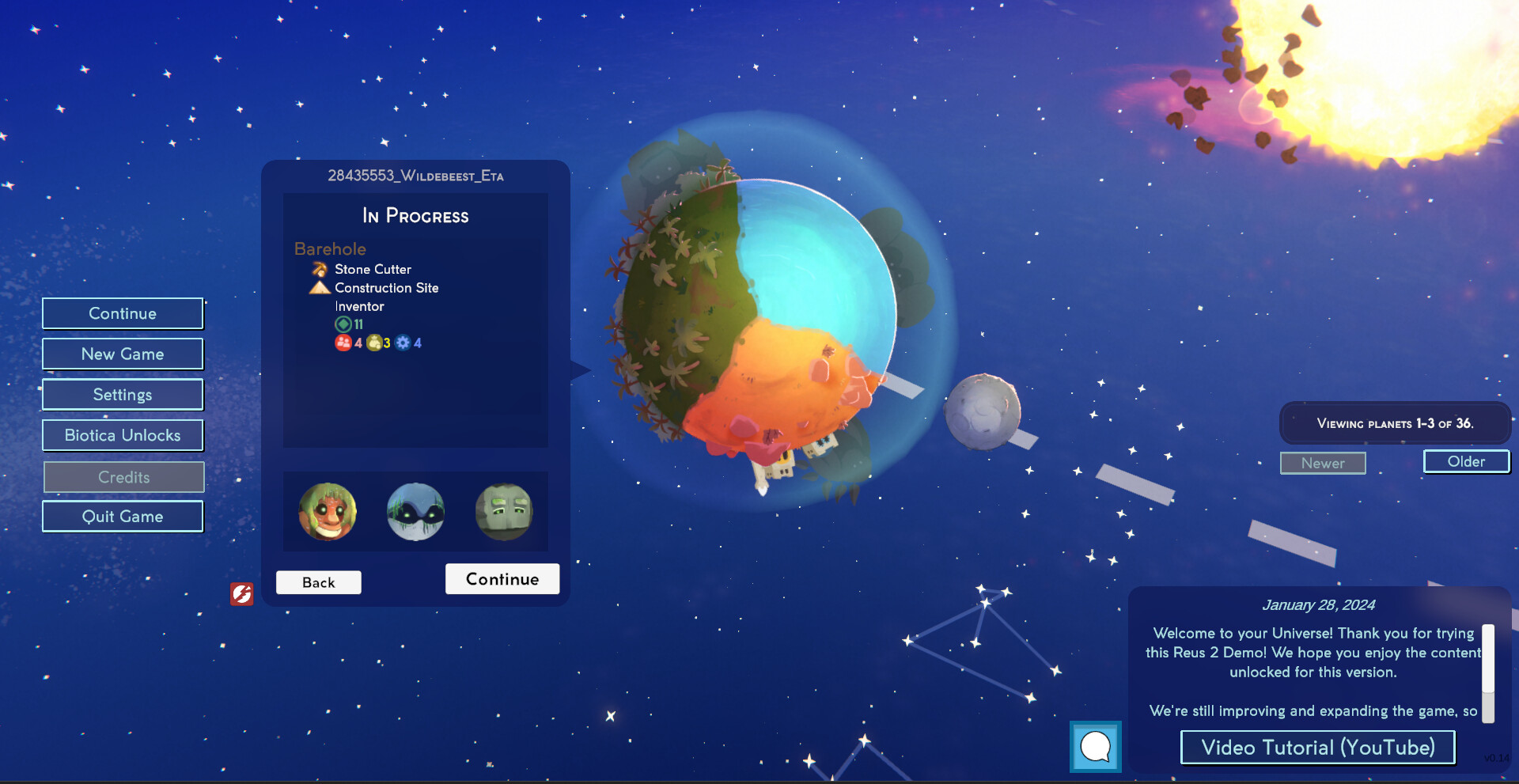Select the blue ocean spirit portrait
The width and height of the screenshot is (1519, 784).
[415, 512]
